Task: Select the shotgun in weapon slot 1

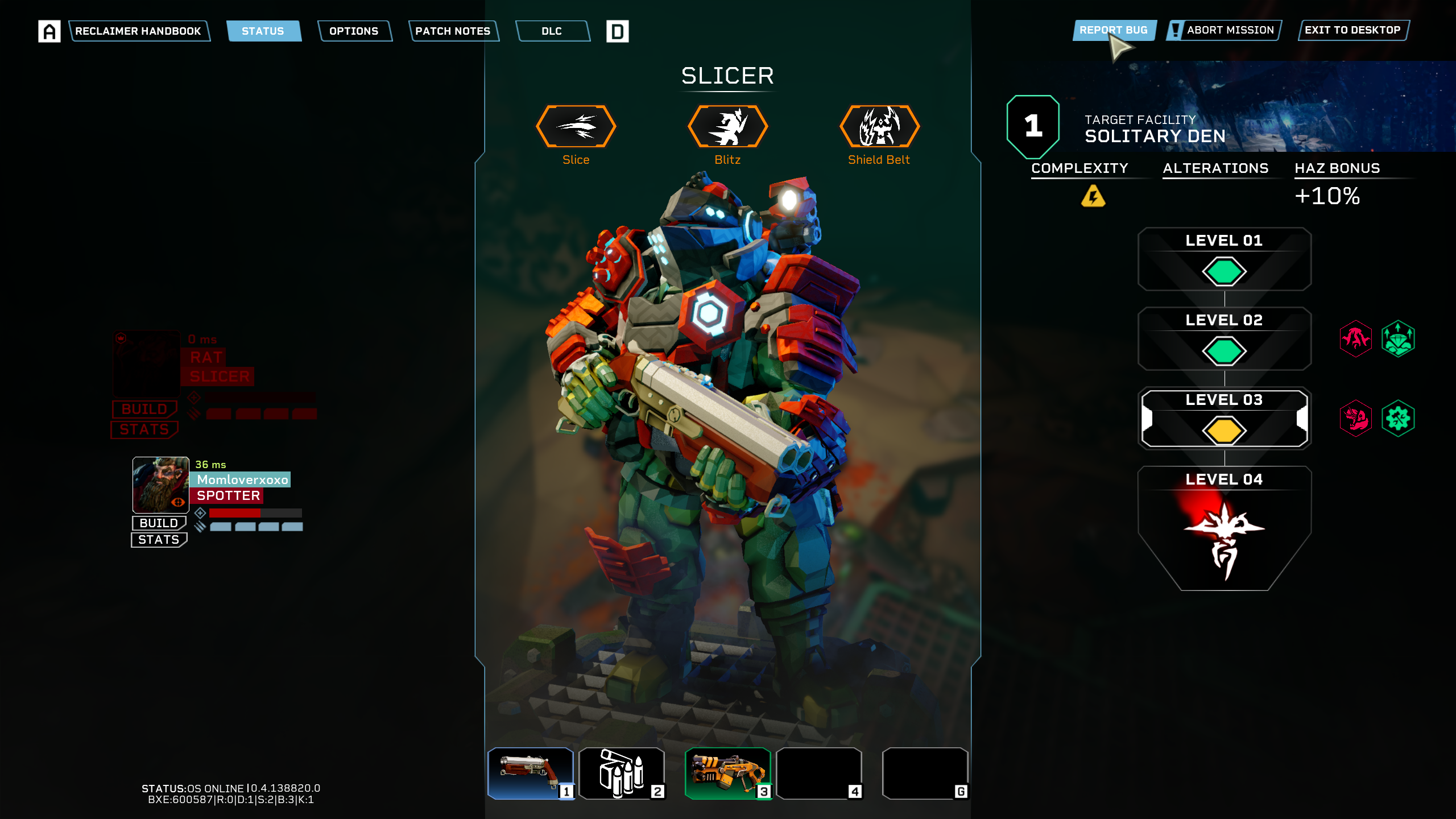Action: pos(530,773)
